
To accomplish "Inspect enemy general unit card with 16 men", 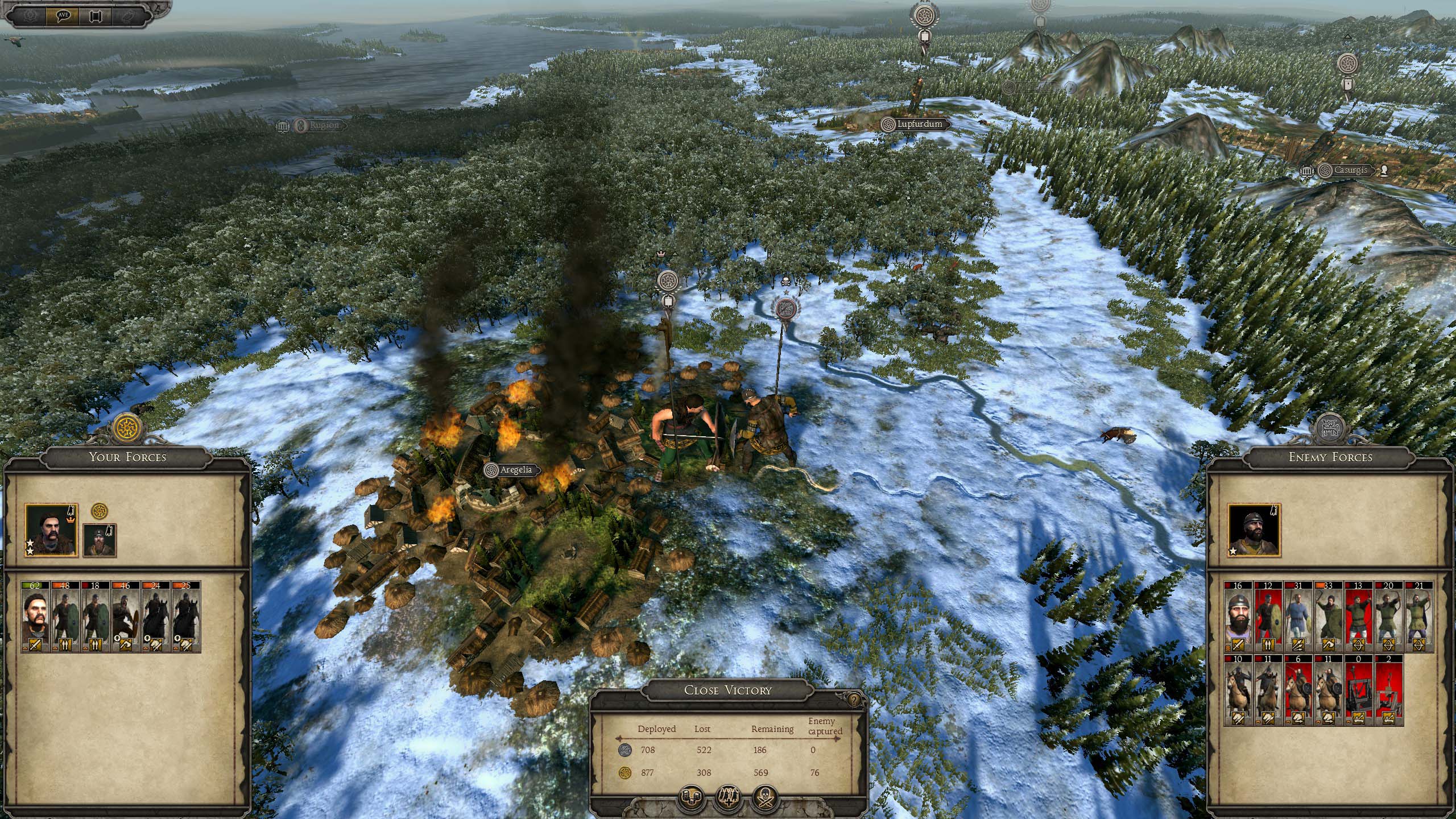I will pyautogui.click(x=1238, y=617).
